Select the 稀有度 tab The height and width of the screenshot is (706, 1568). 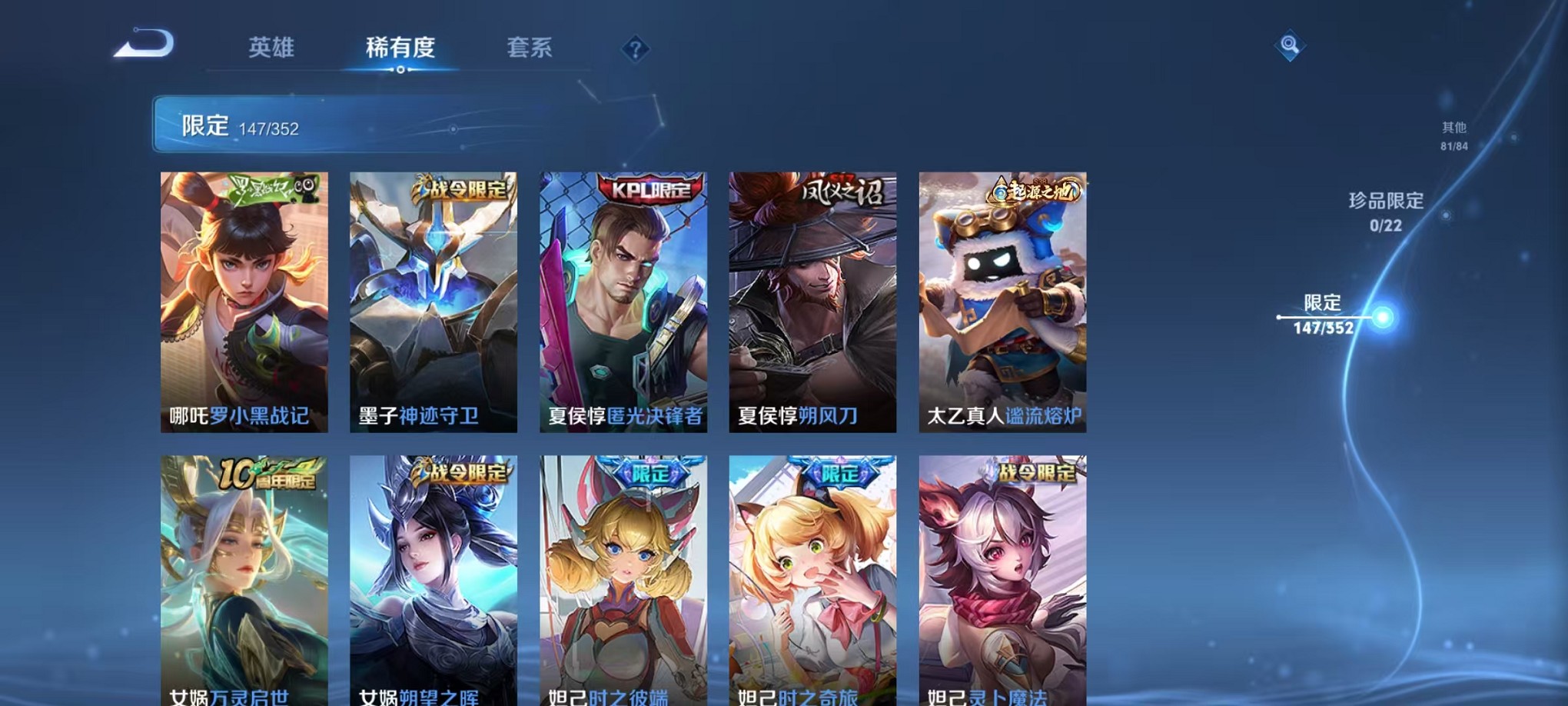[x=400, y=48]
